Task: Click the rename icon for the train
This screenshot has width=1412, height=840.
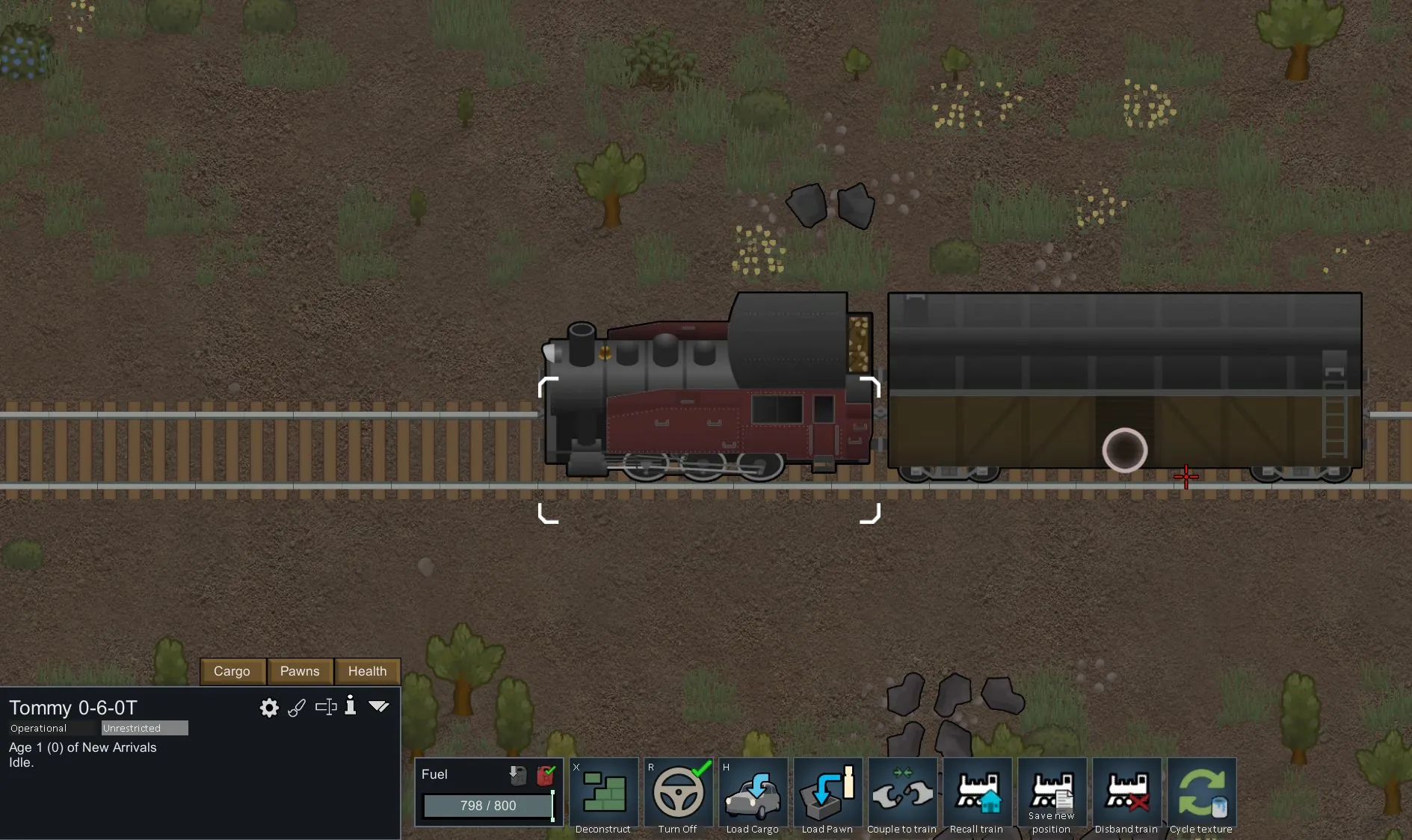Action: (x=326, y=707)
